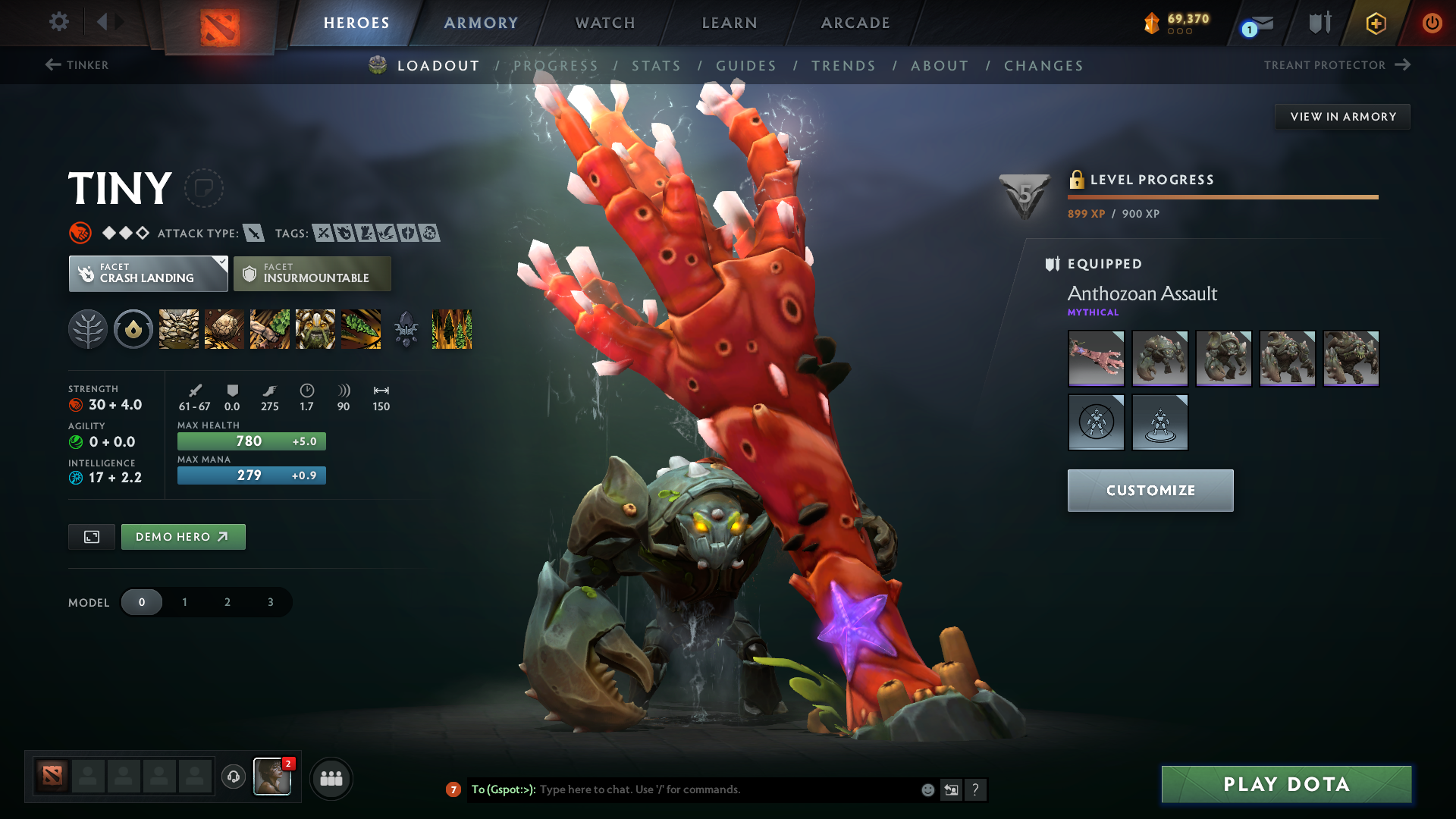The width and height of the screenshot is (1456, 819).
Task: Open the STATS section
Action: click(657, 66)
